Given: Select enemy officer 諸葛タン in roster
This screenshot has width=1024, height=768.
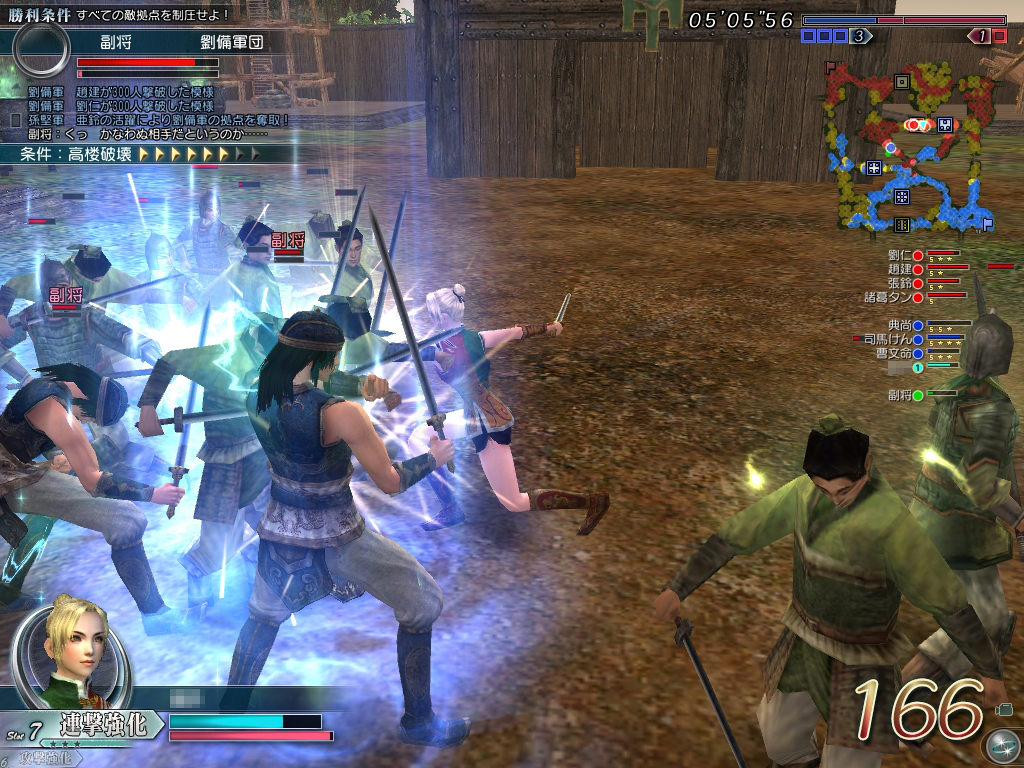Looking at the screenshot, I should (893, 297).
